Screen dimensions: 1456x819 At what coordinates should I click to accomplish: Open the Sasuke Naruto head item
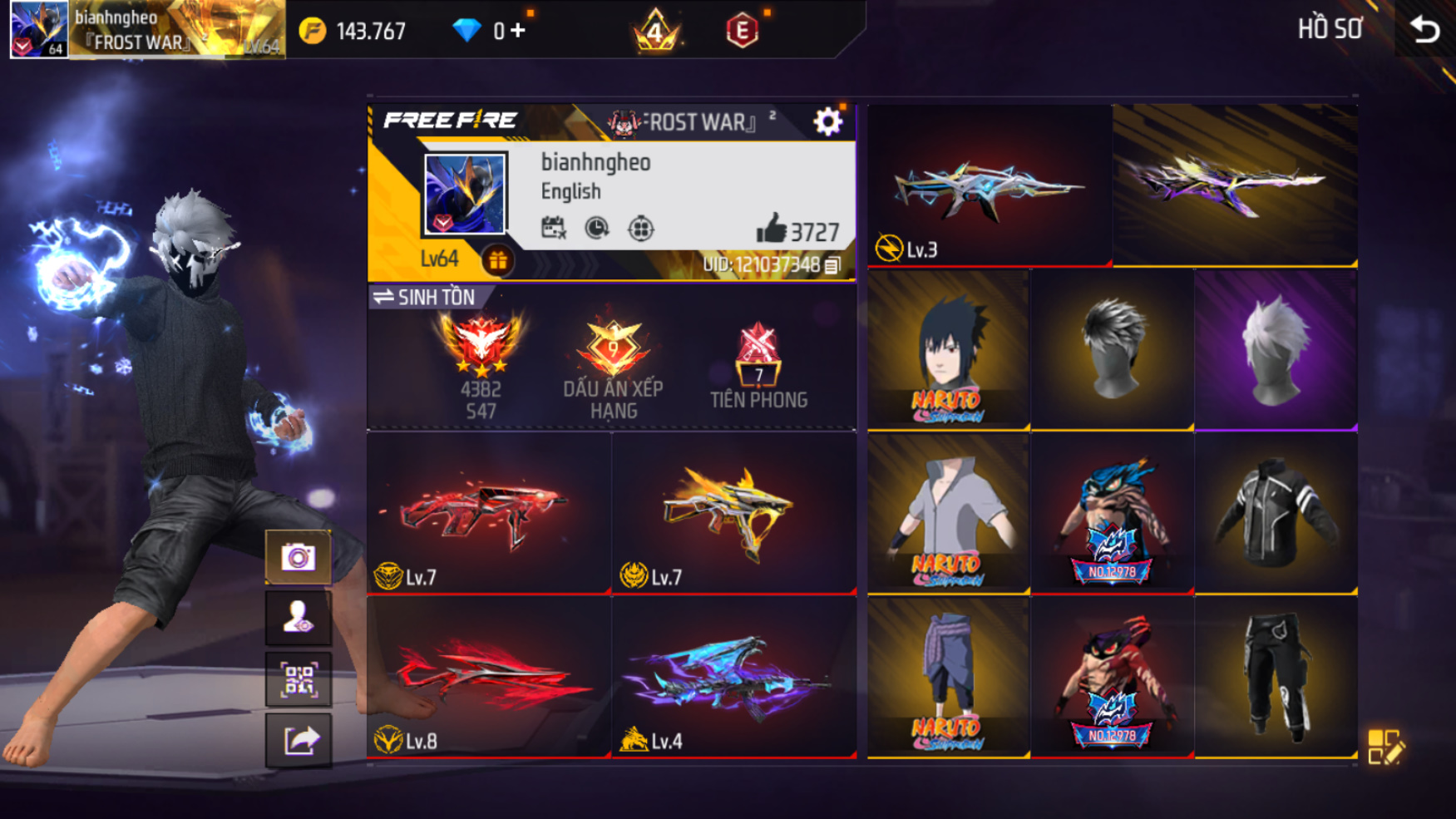coord(948,349)
